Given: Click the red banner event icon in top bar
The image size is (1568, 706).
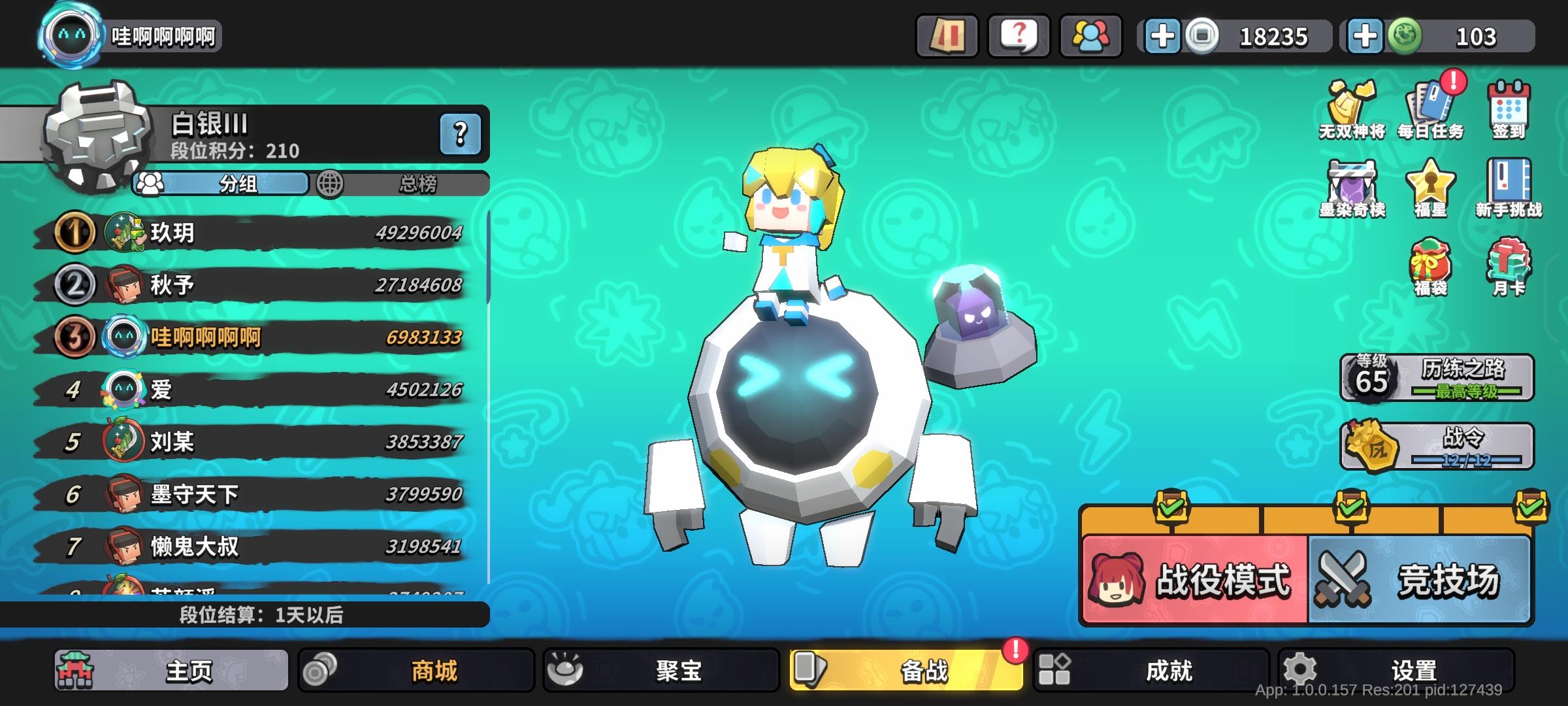Looking at the screenshot, I should click(947, 37).
